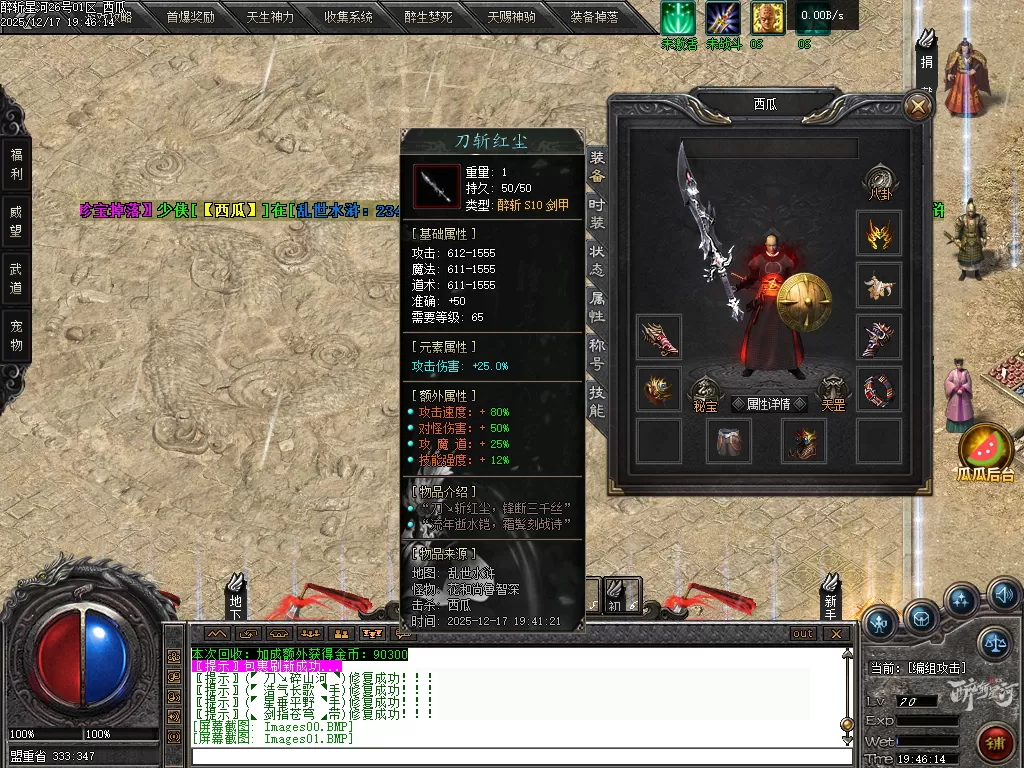Screen dimensions: 1024x768
Task: Open the 秘宝 panel
Action: click(704, 394)
